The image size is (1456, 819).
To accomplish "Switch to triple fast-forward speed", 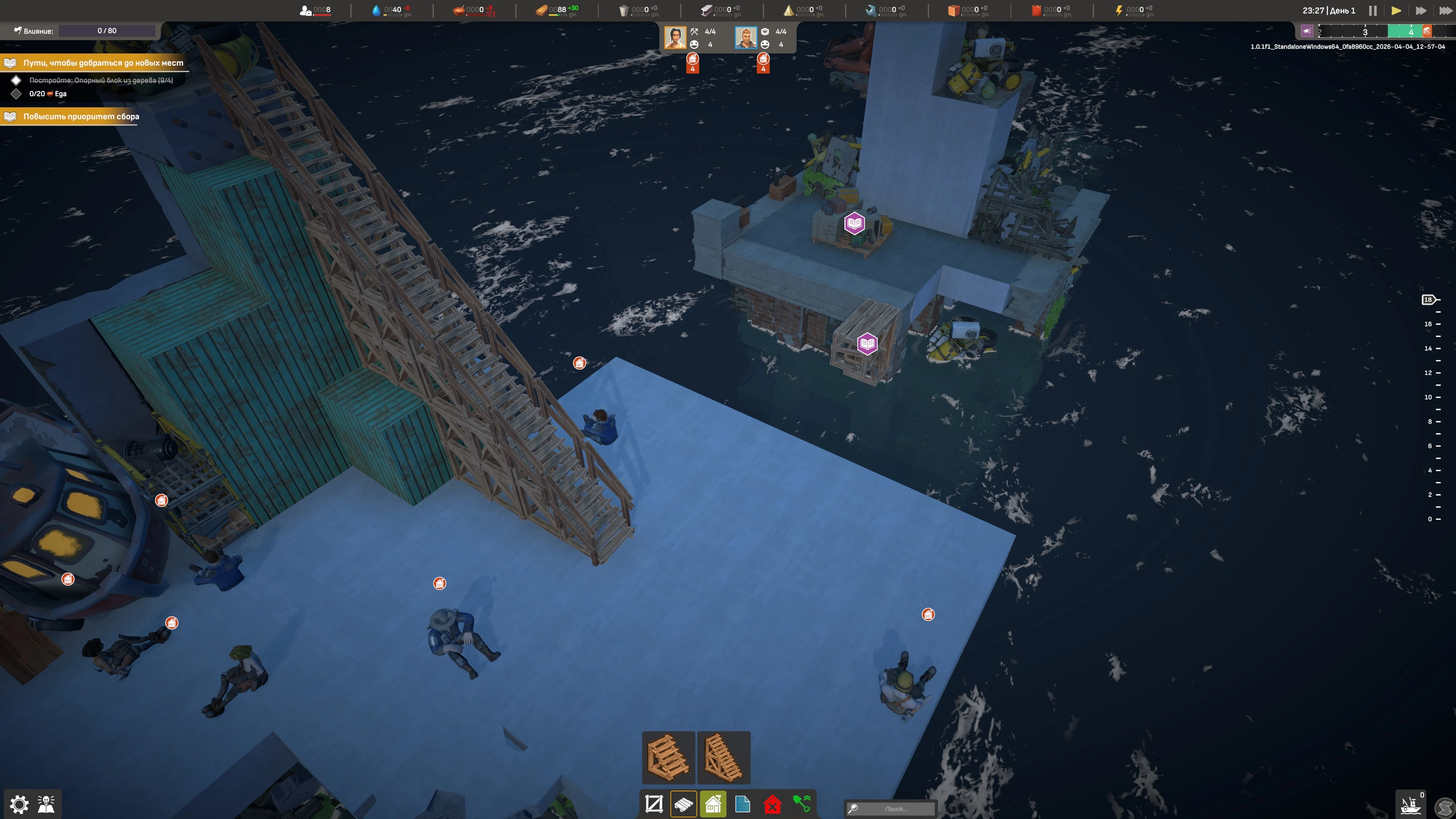I will pos(1445,11).
